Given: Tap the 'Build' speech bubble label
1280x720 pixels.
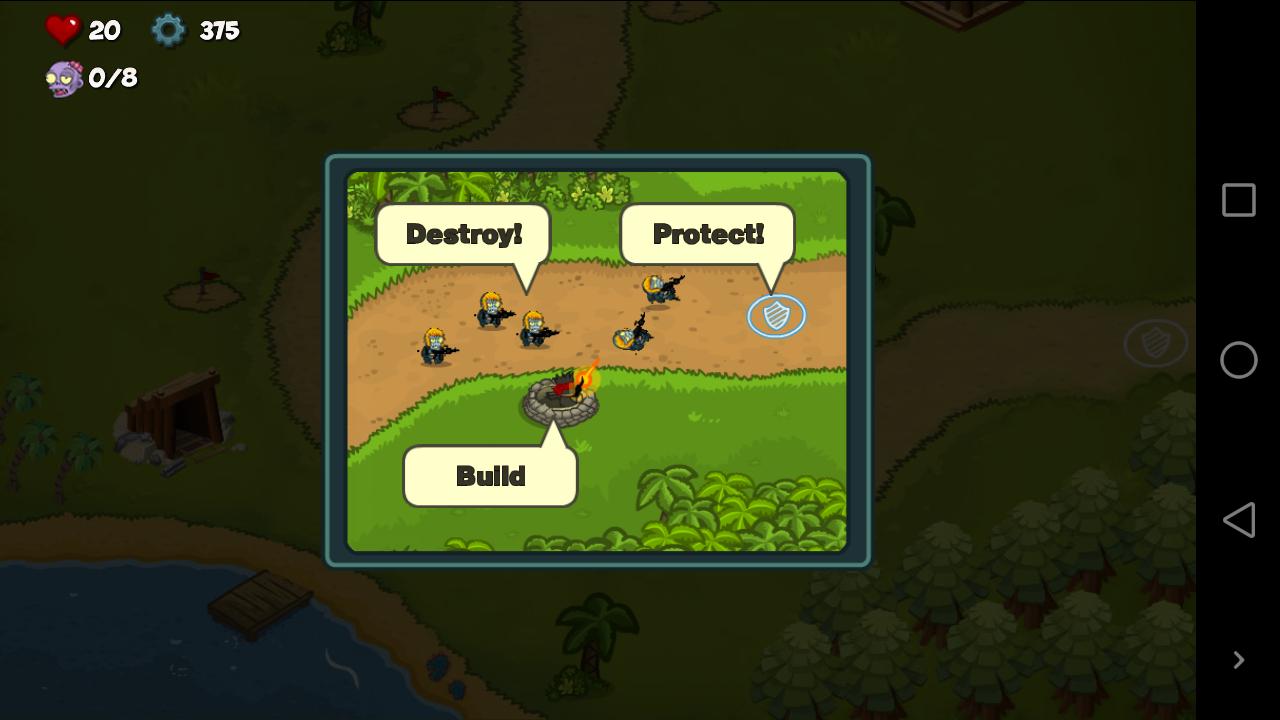Looking at the screenshot, I should click(490, 475).
